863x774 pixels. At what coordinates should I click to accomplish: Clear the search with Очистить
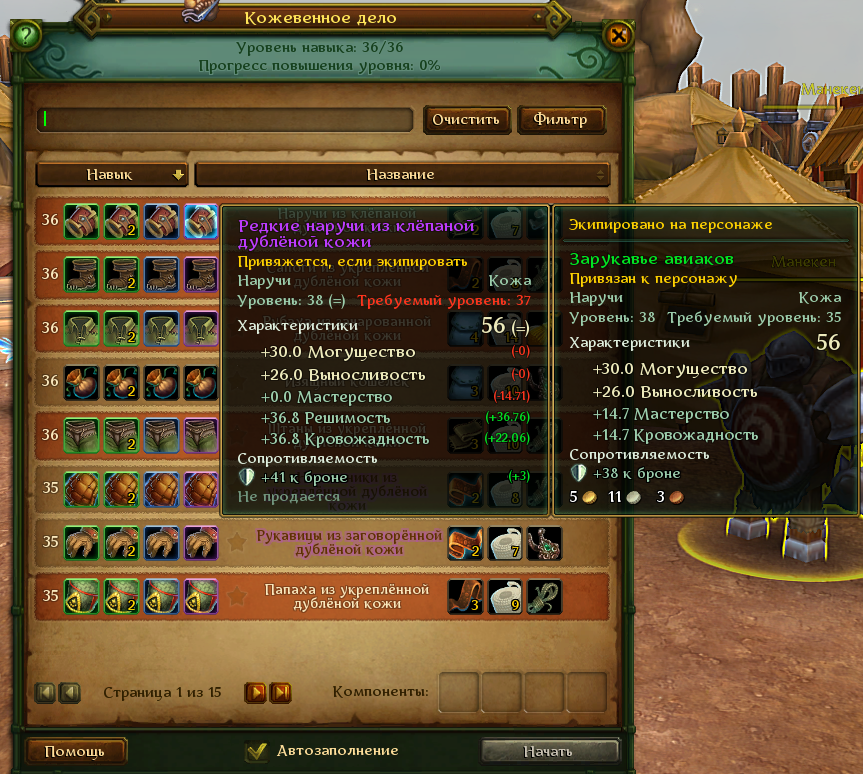(x=465, y=120)
